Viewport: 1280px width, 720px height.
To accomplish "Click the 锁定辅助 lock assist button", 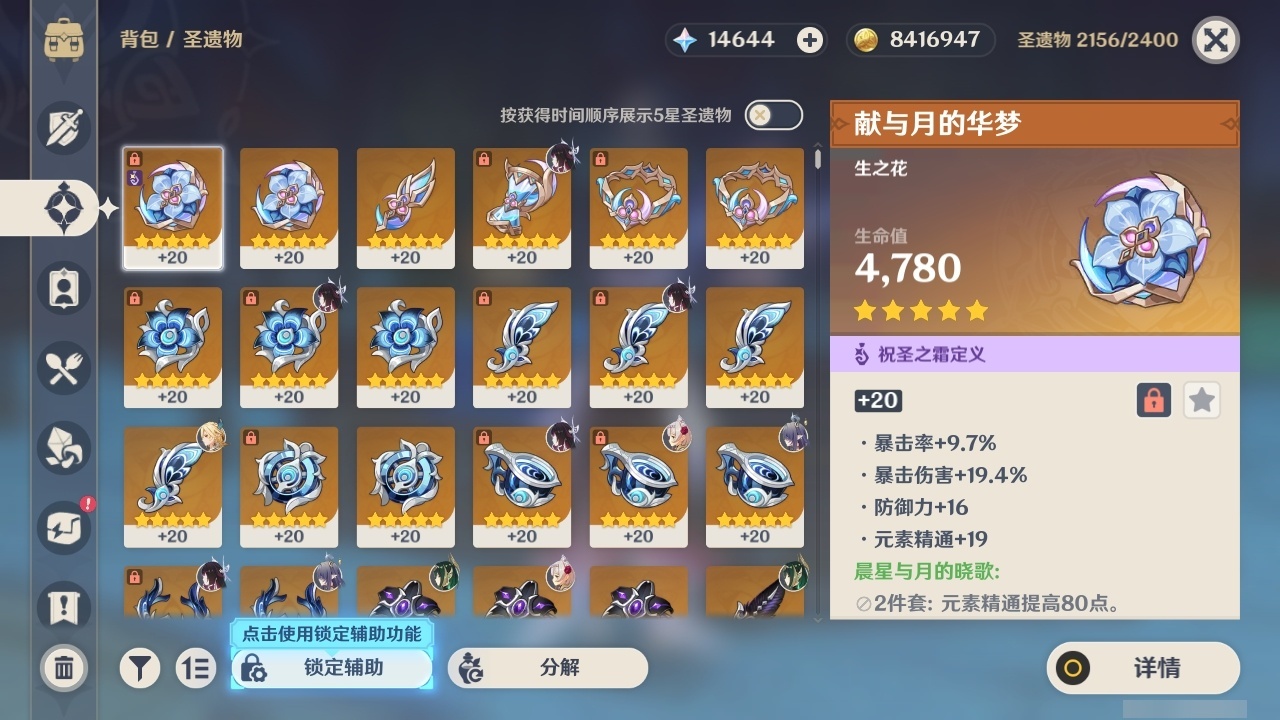I will point(330,668).
